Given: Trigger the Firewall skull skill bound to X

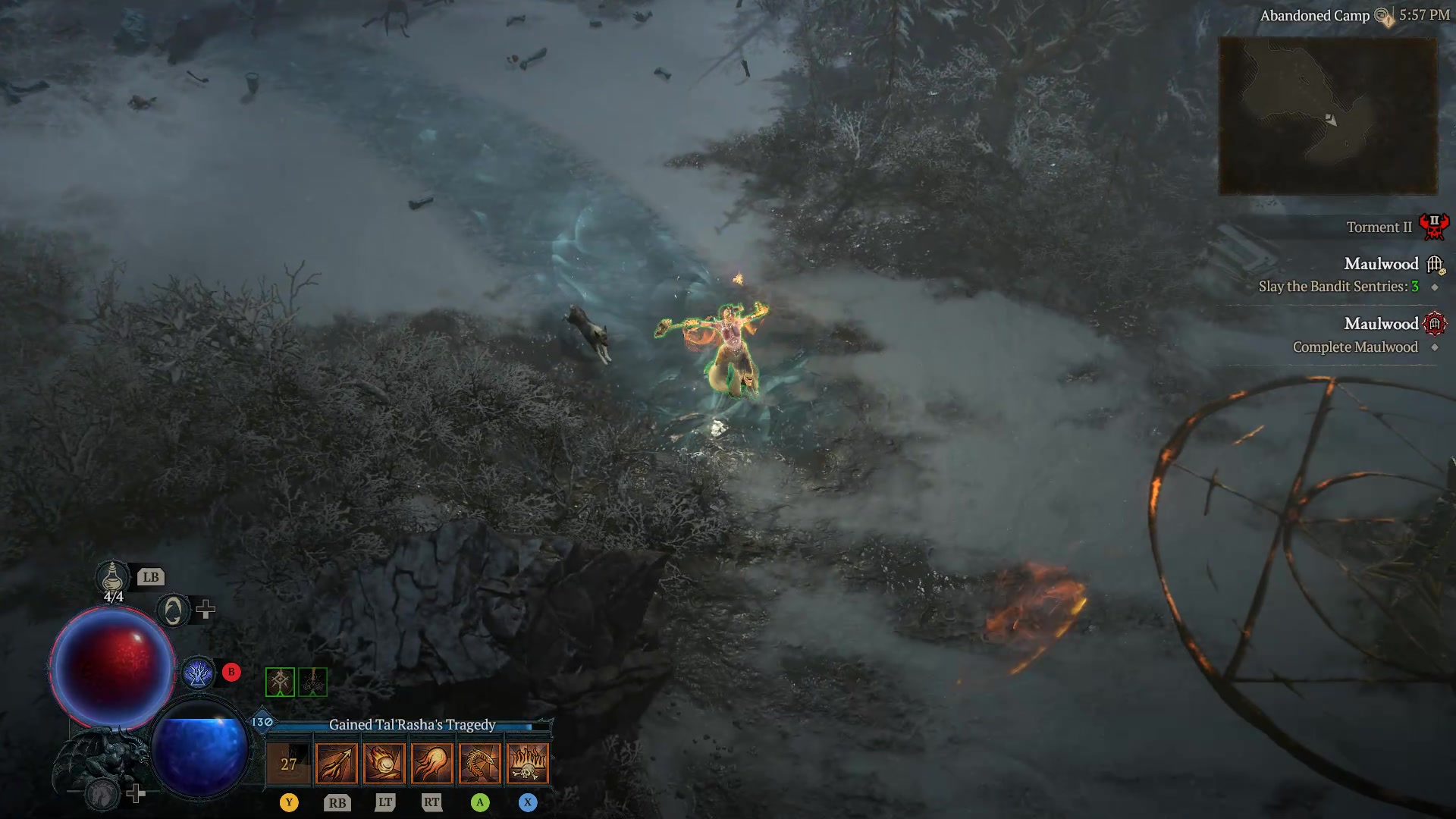Looking at the screenshot, I should pyautogui.click(x=527, y=762).
